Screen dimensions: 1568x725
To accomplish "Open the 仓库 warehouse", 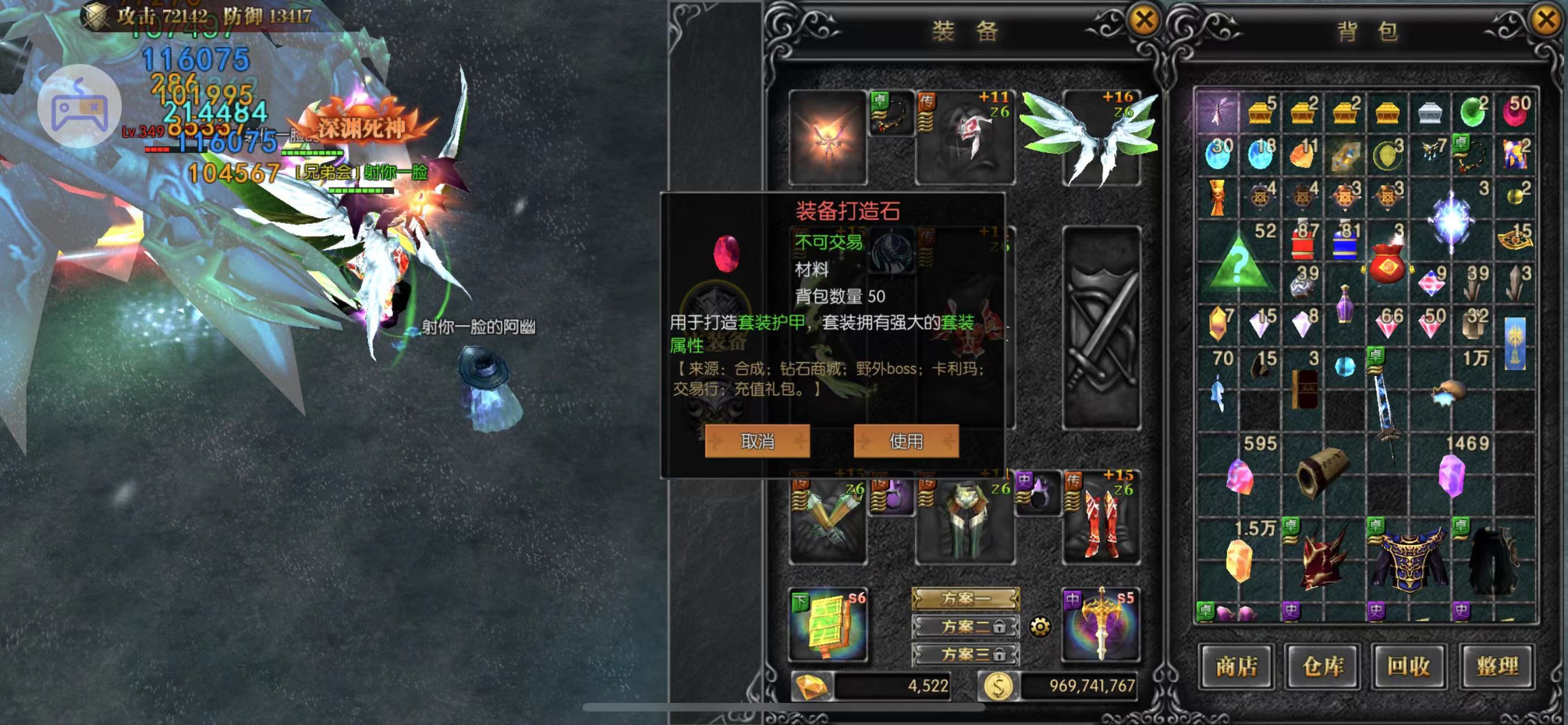I will coord(1323,667).
